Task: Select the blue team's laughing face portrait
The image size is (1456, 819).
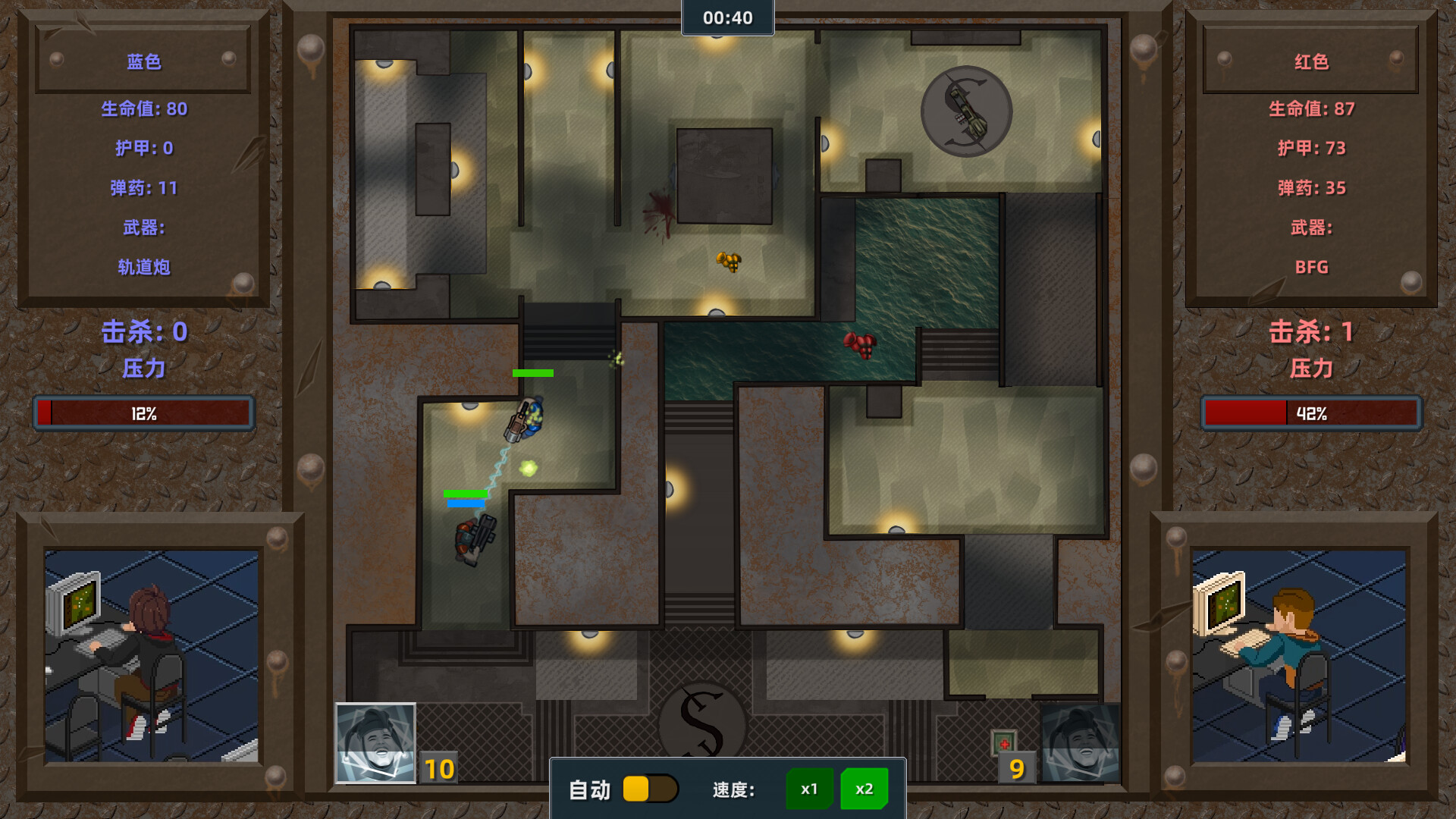Action: click(x=375, y=743)
